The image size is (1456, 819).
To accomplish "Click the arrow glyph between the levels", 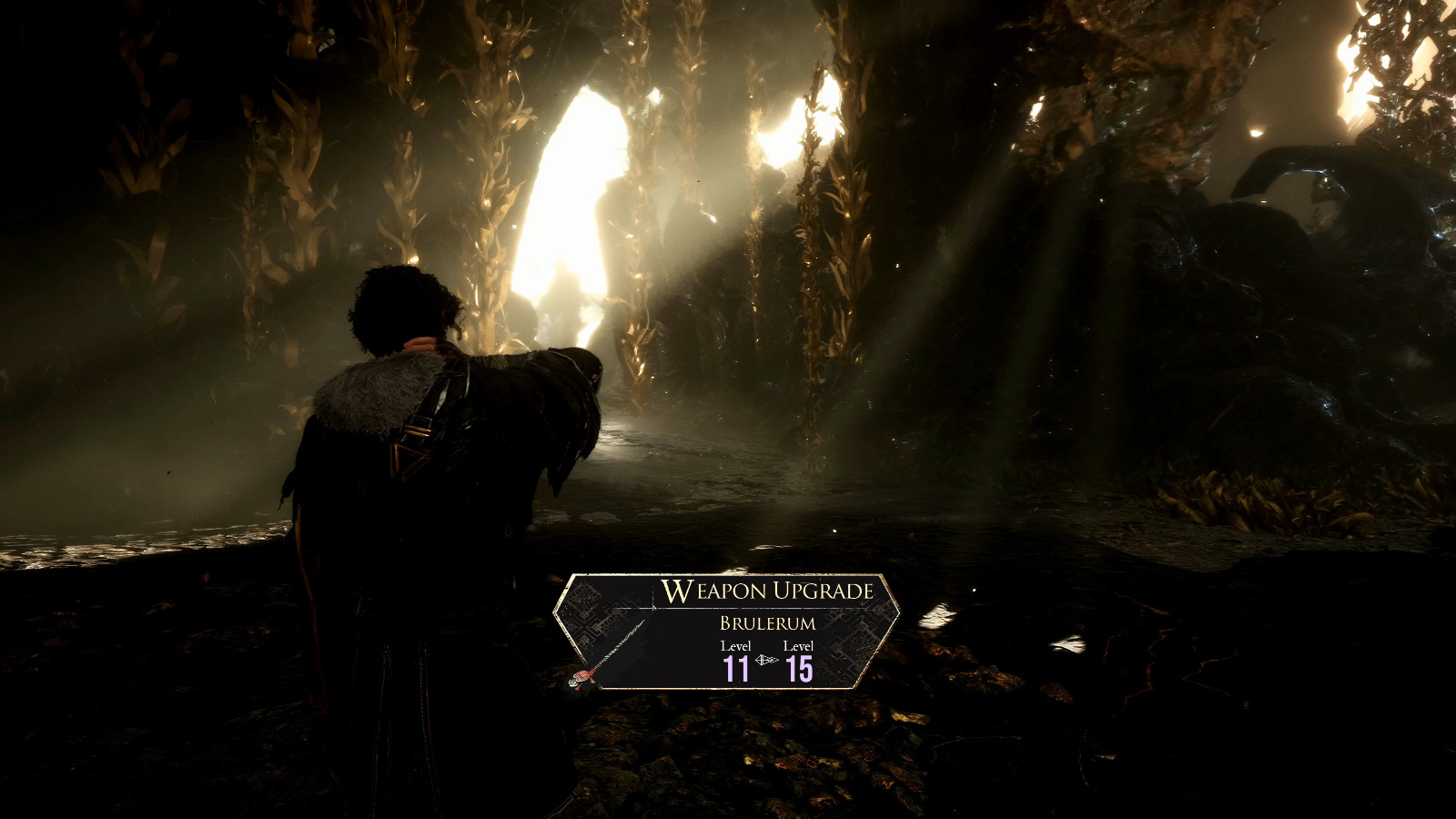I will point(765,660).
